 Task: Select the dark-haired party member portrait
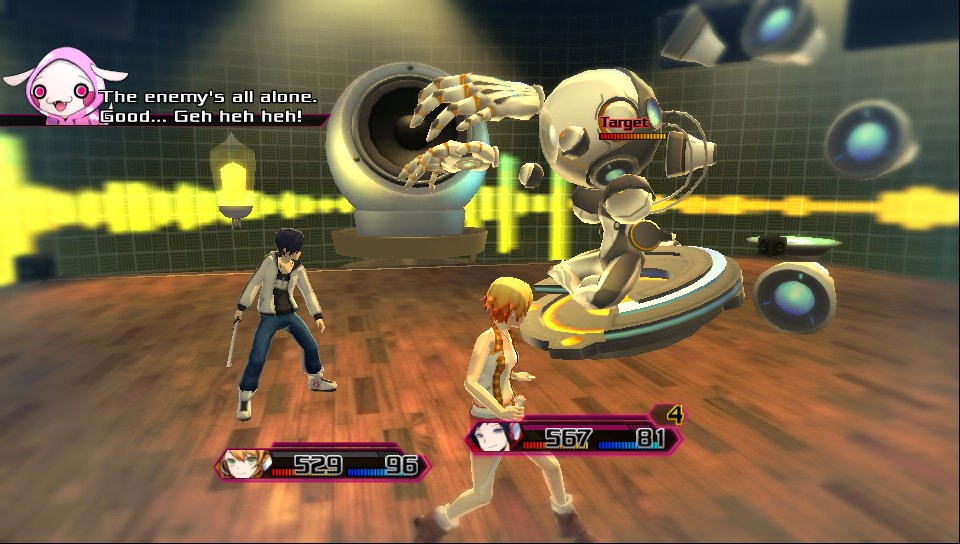491,436
